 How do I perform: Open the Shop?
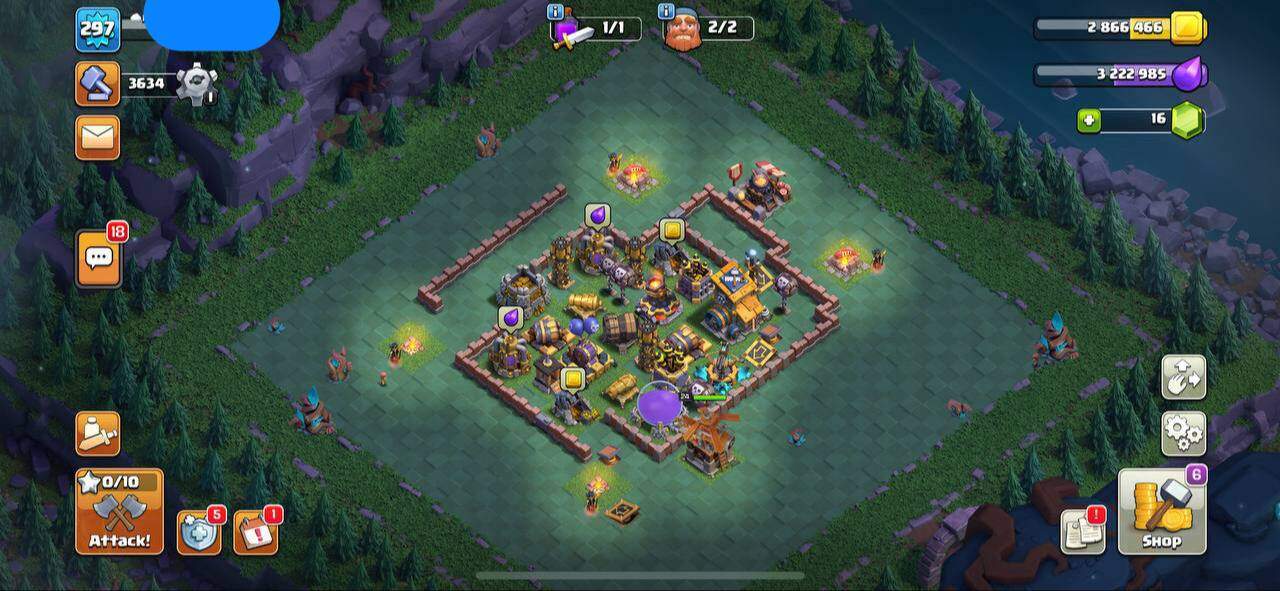[x=1161, y=511]
